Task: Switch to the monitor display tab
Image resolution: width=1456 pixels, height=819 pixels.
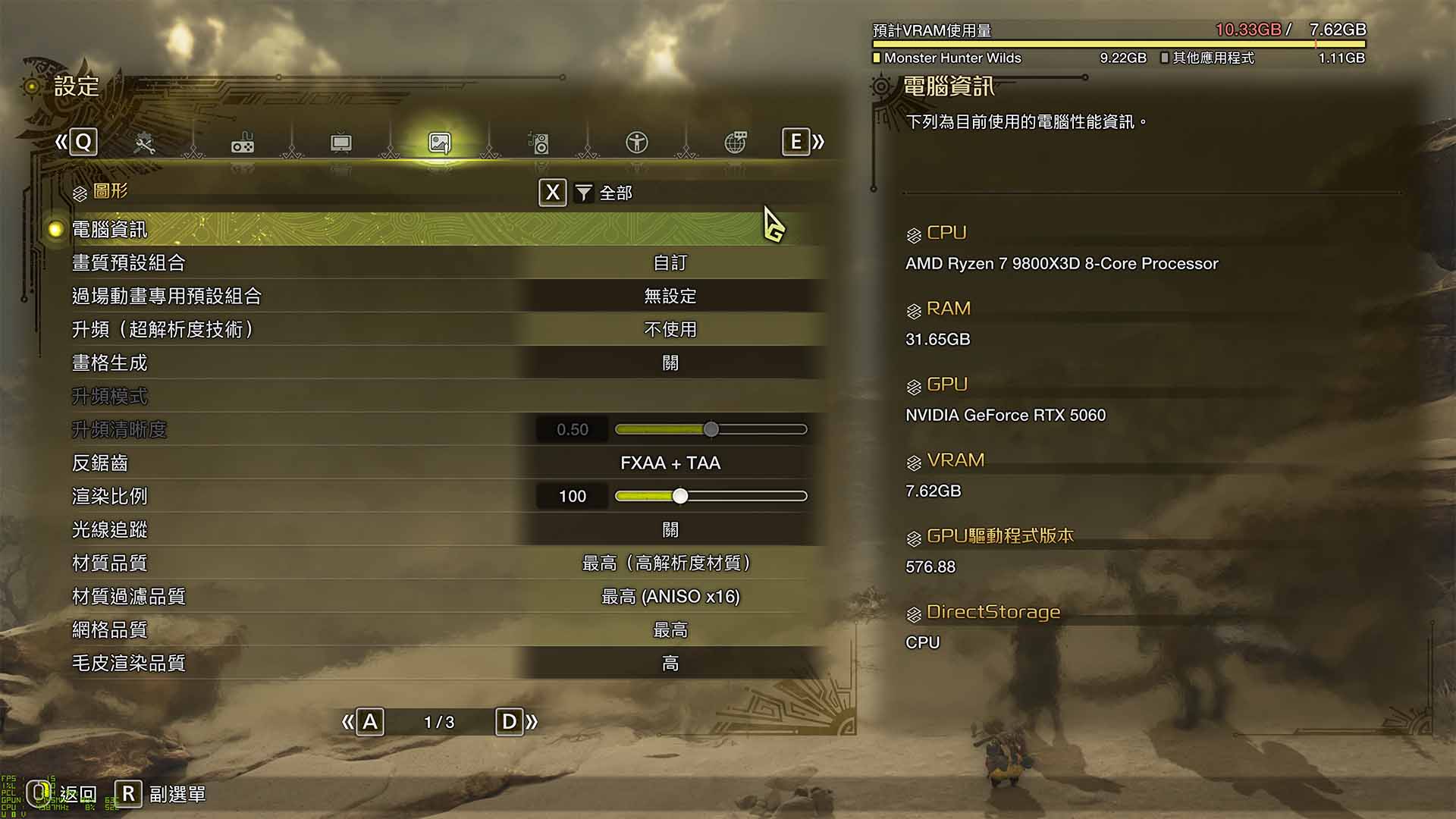Action: point(341,143)
